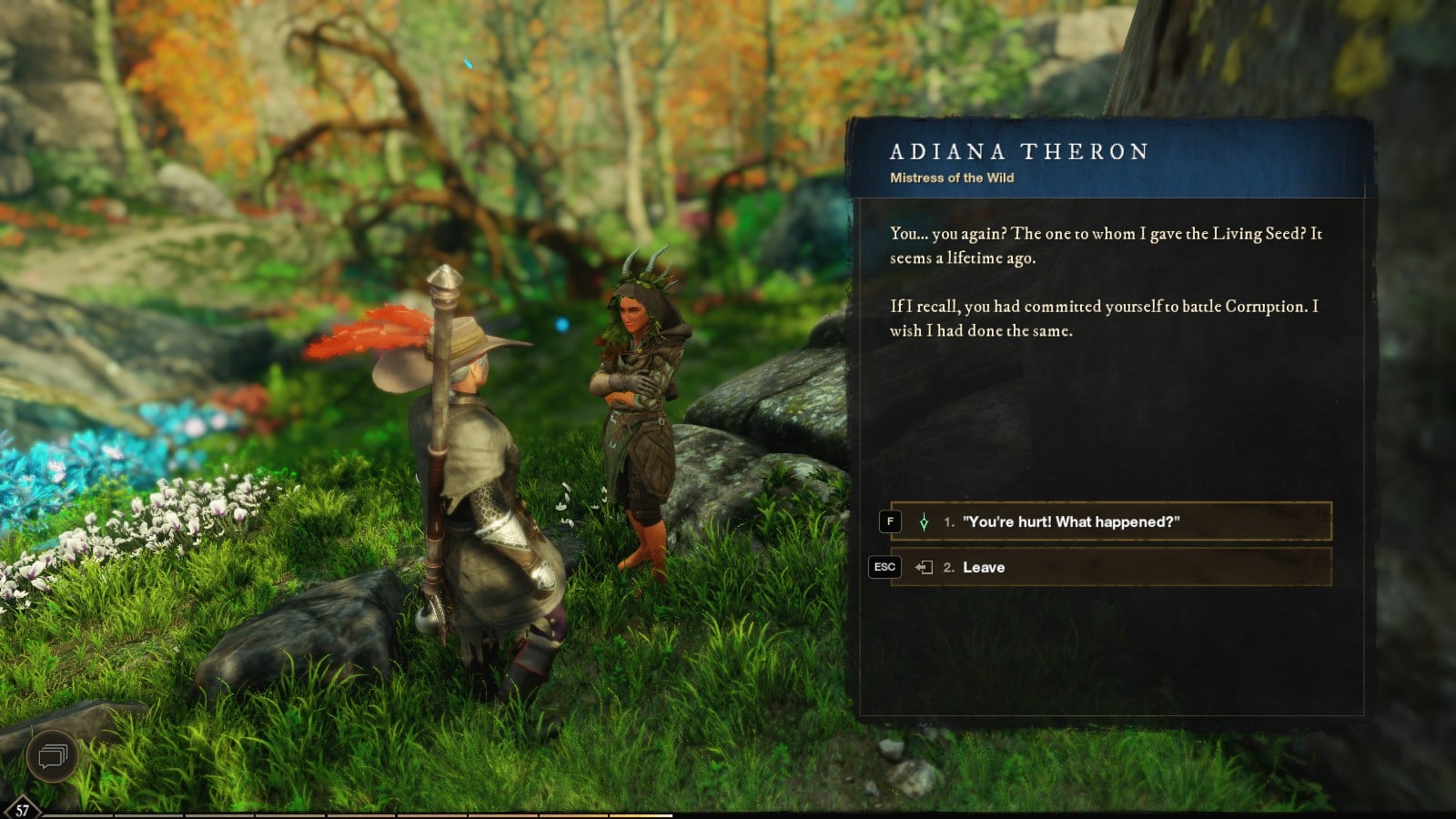Open the chat bubble icon
This screenshot has width=1456, height=819.
pyautogui.click(x=52, y=755)
